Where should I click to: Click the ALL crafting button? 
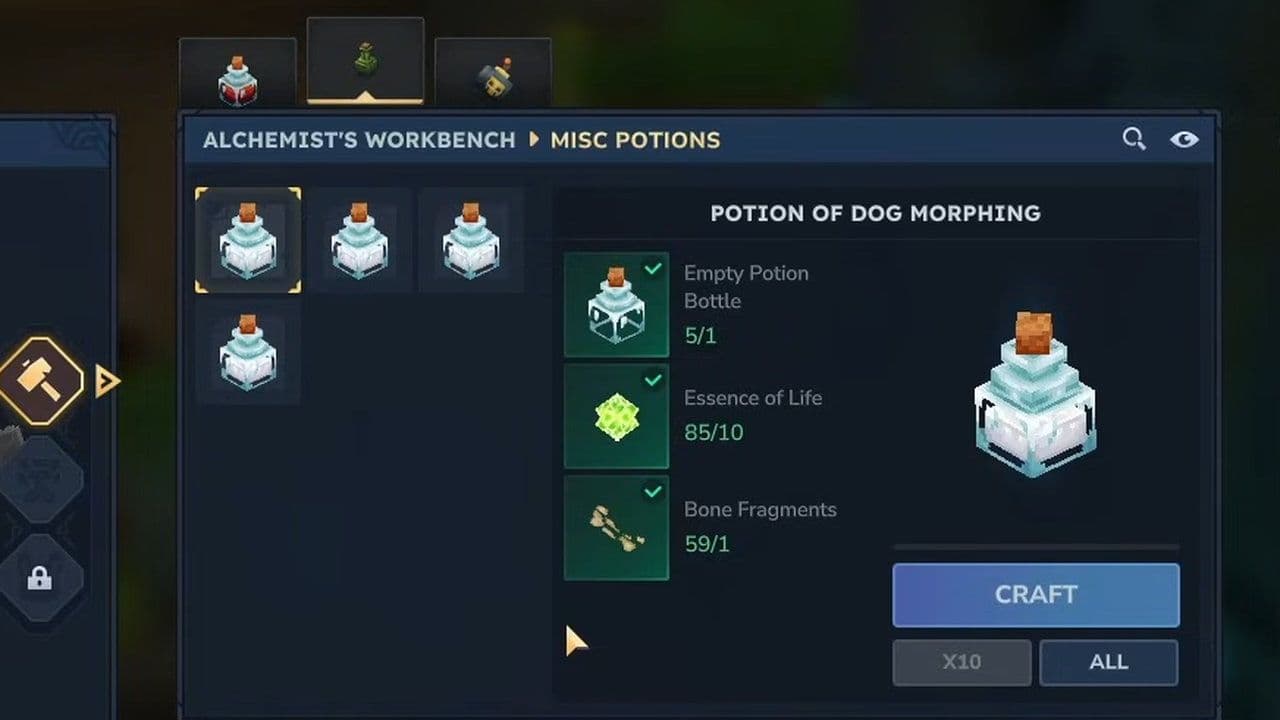(1108, 662)
